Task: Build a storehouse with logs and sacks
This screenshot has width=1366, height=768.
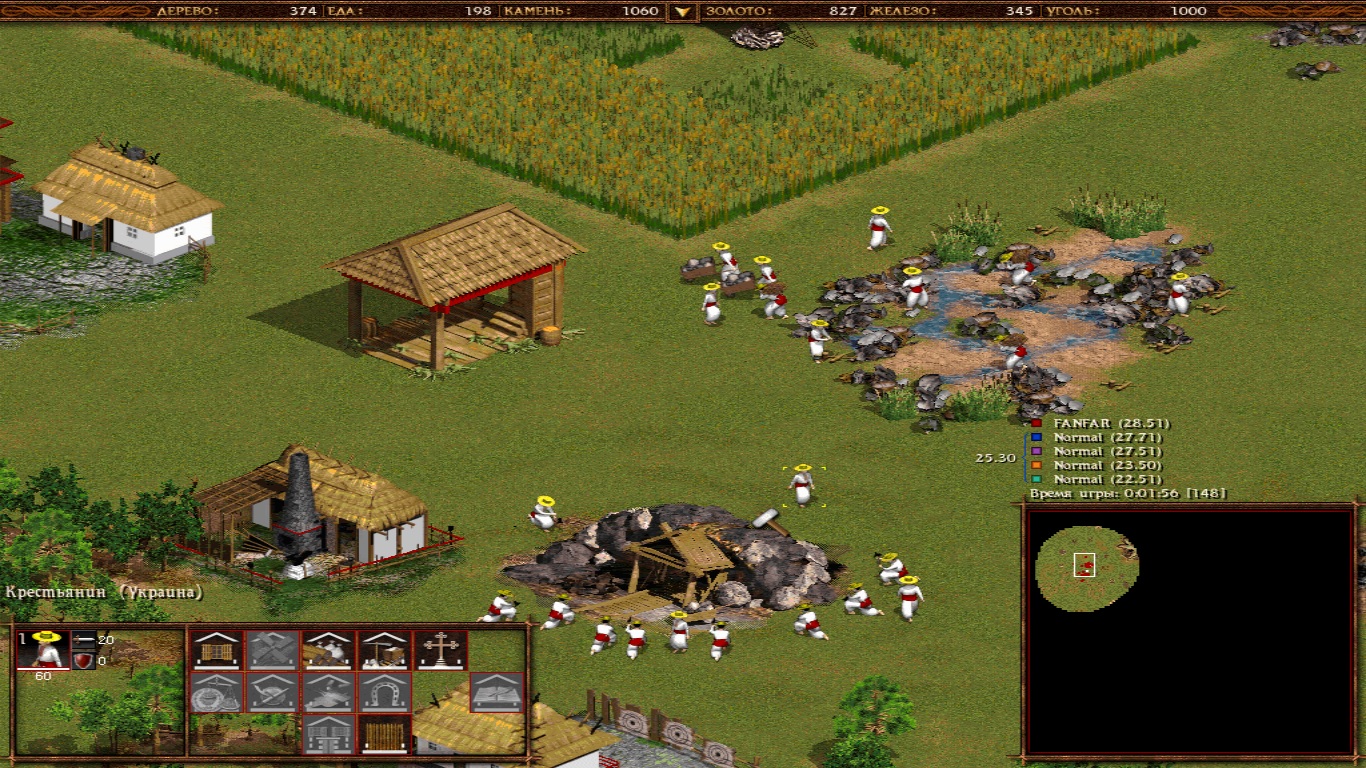Action: point(329,650)
